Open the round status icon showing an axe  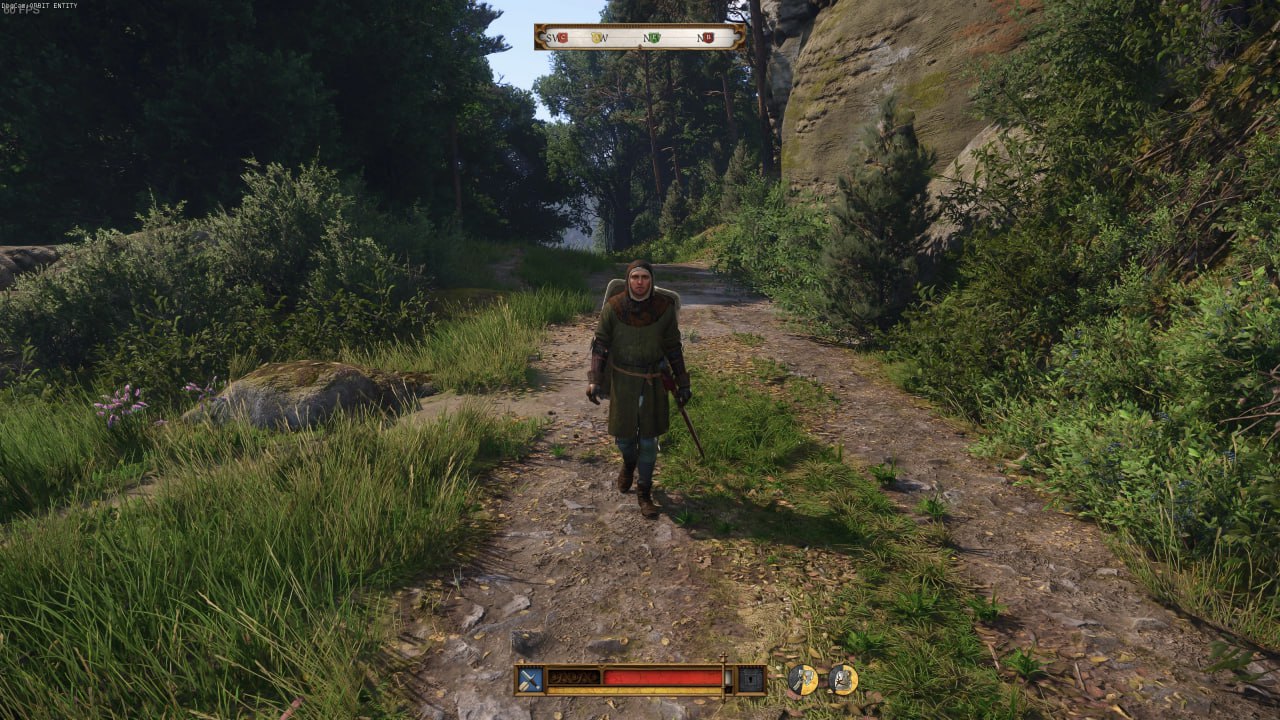802,680
